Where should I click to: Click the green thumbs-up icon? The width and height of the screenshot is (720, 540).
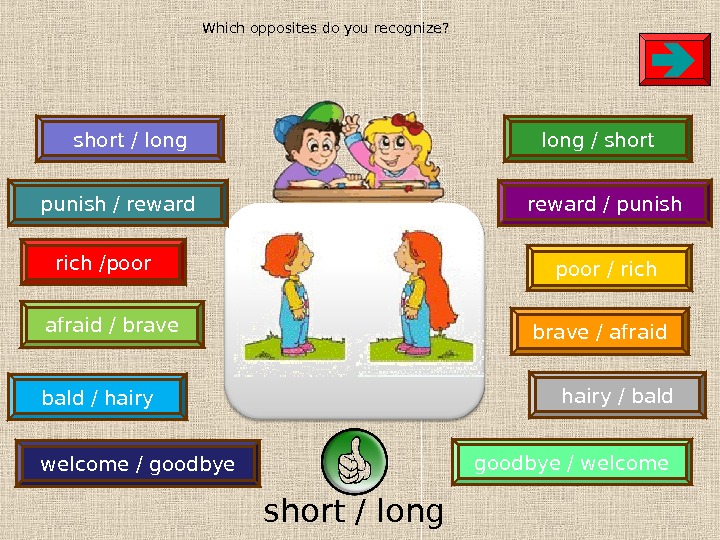coord(354,461)
